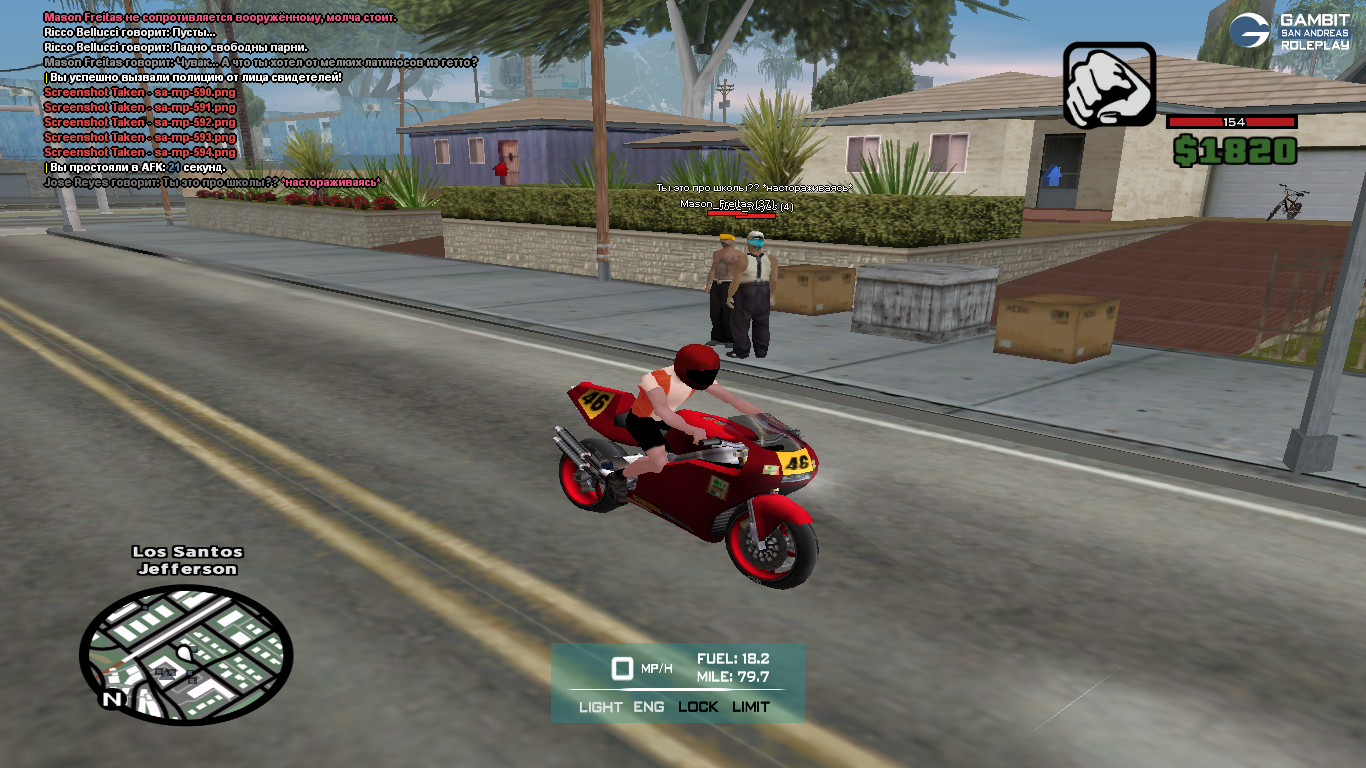Click the fist weapon icon
The height and width of the screenshot is (768, 1366).
[x=1109, y=85]
